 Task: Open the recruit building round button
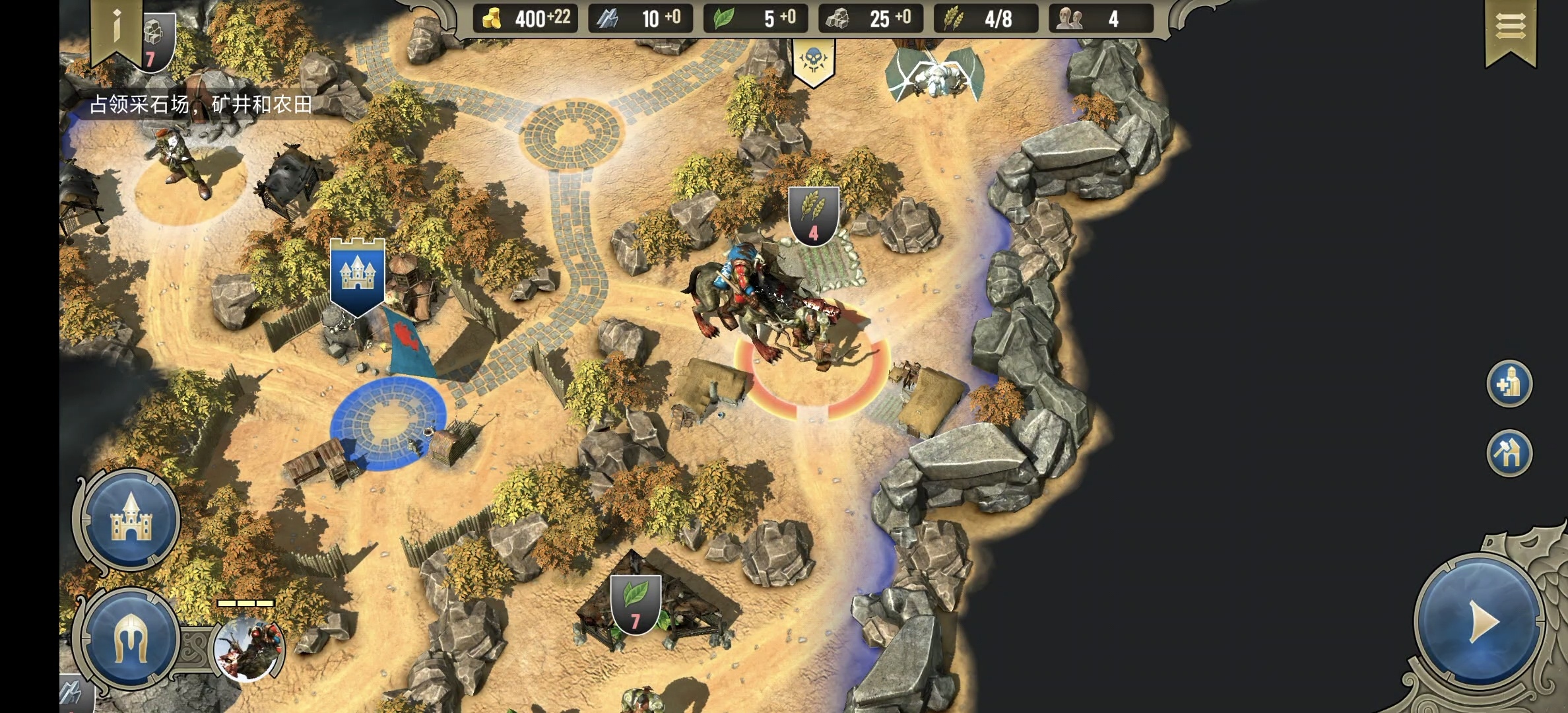[1509, 384]
